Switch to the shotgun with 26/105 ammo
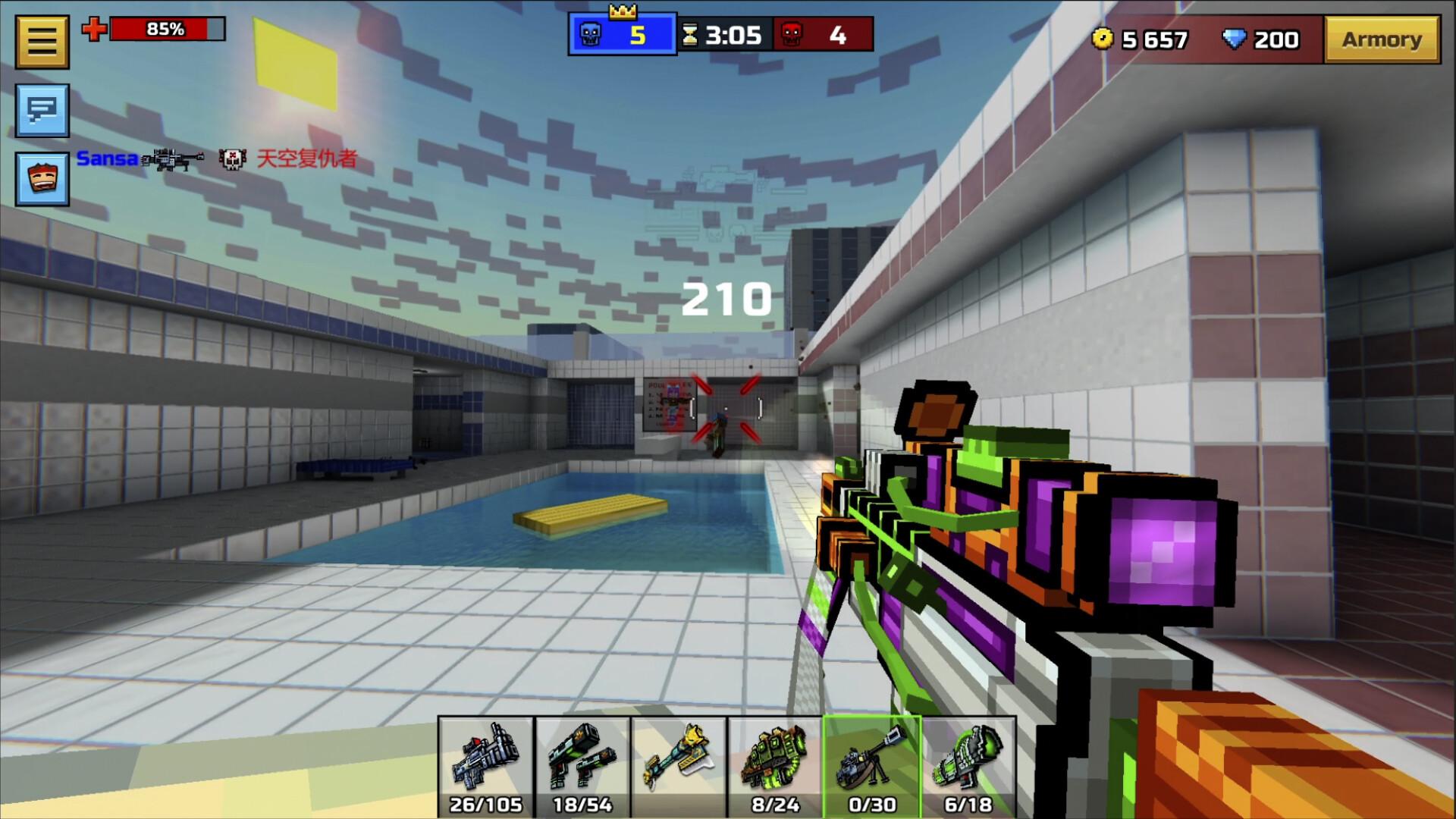1456x819 pixels. (x=485, y=764)
